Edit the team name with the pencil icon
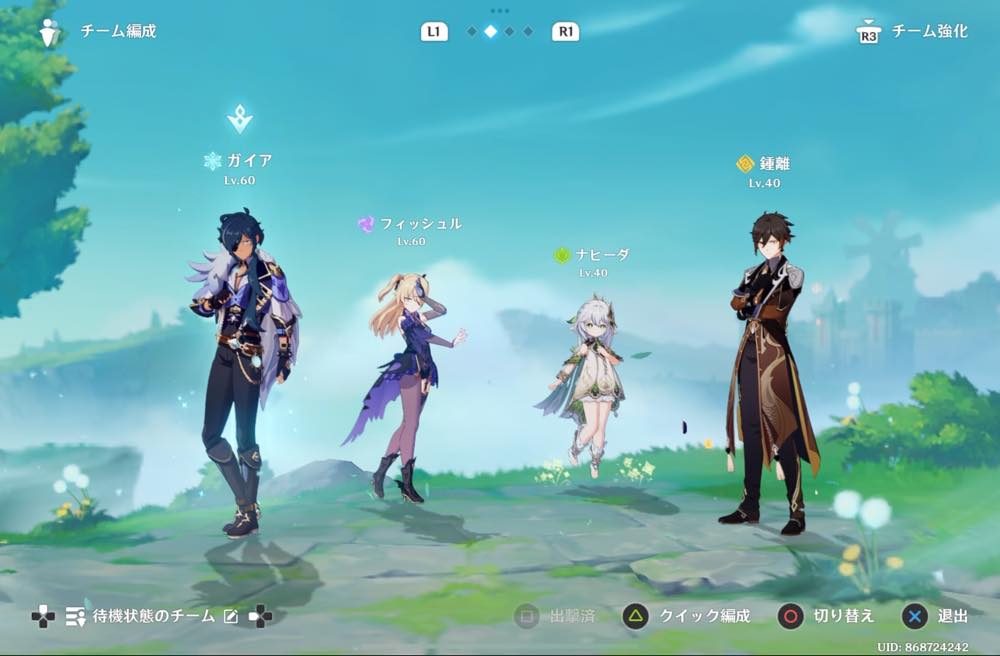 coord(231,617)
